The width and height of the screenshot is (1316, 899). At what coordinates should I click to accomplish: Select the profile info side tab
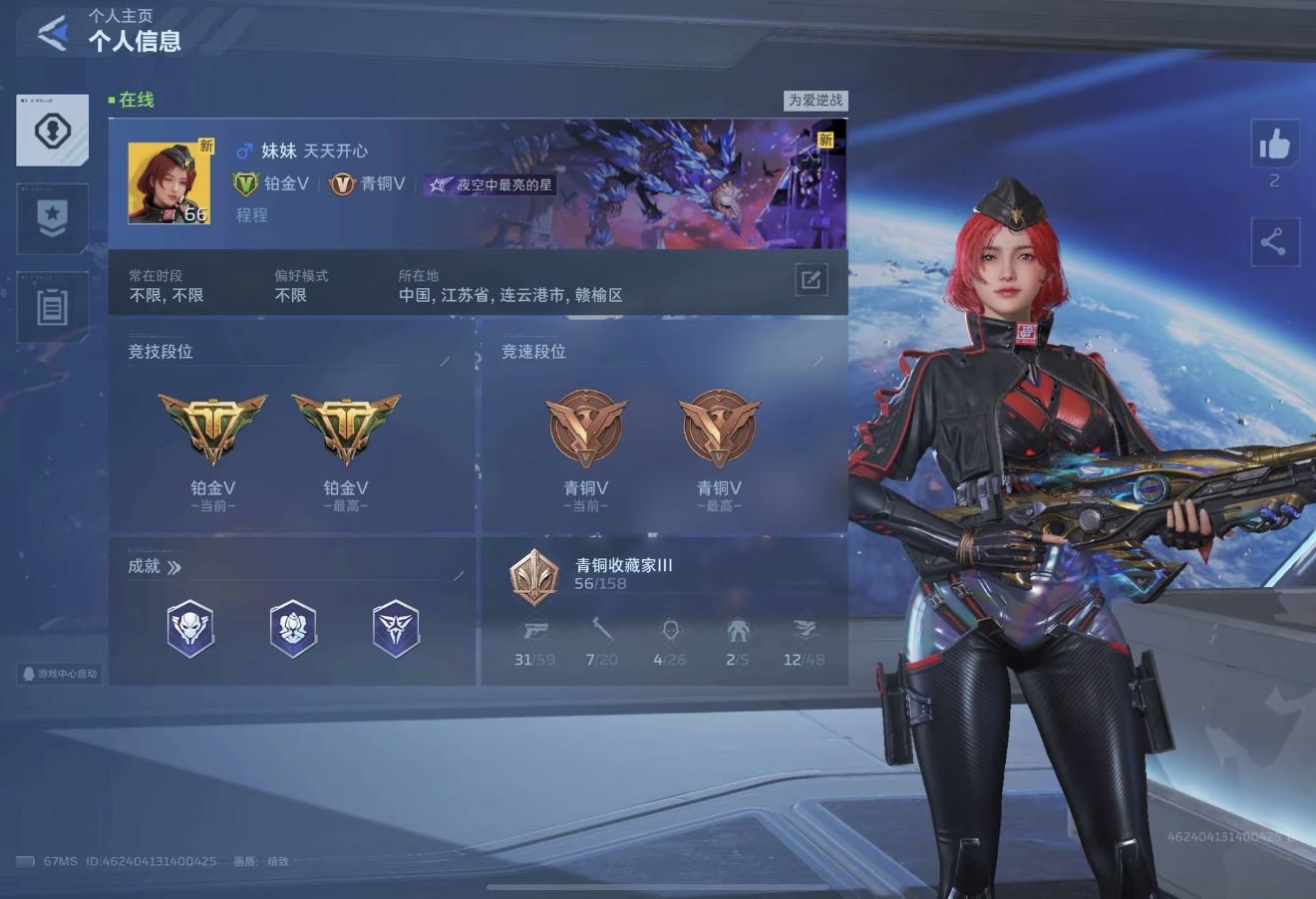52,131
